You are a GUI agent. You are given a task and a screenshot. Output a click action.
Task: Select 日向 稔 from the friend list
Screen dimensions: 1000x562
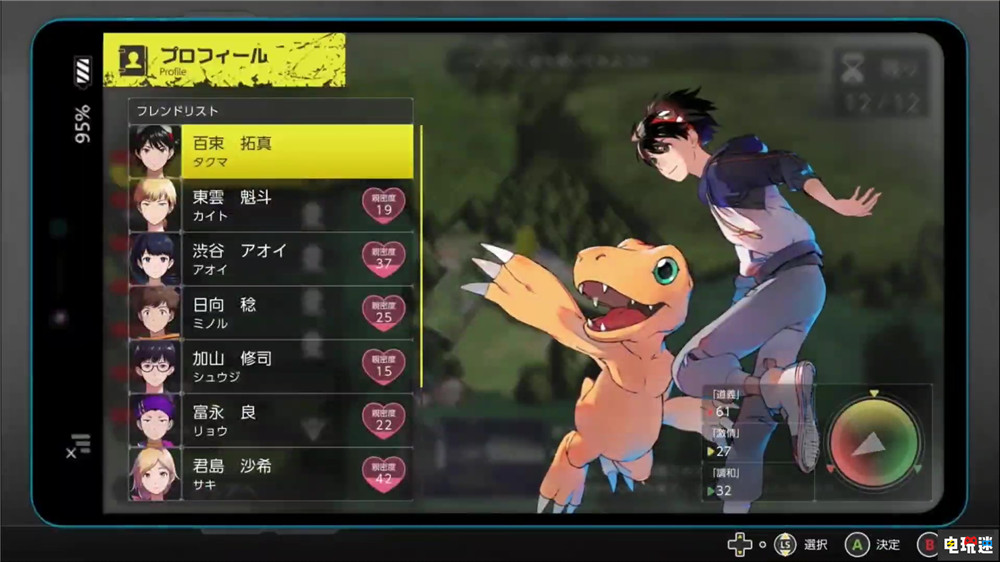click(x=271, y=313)
